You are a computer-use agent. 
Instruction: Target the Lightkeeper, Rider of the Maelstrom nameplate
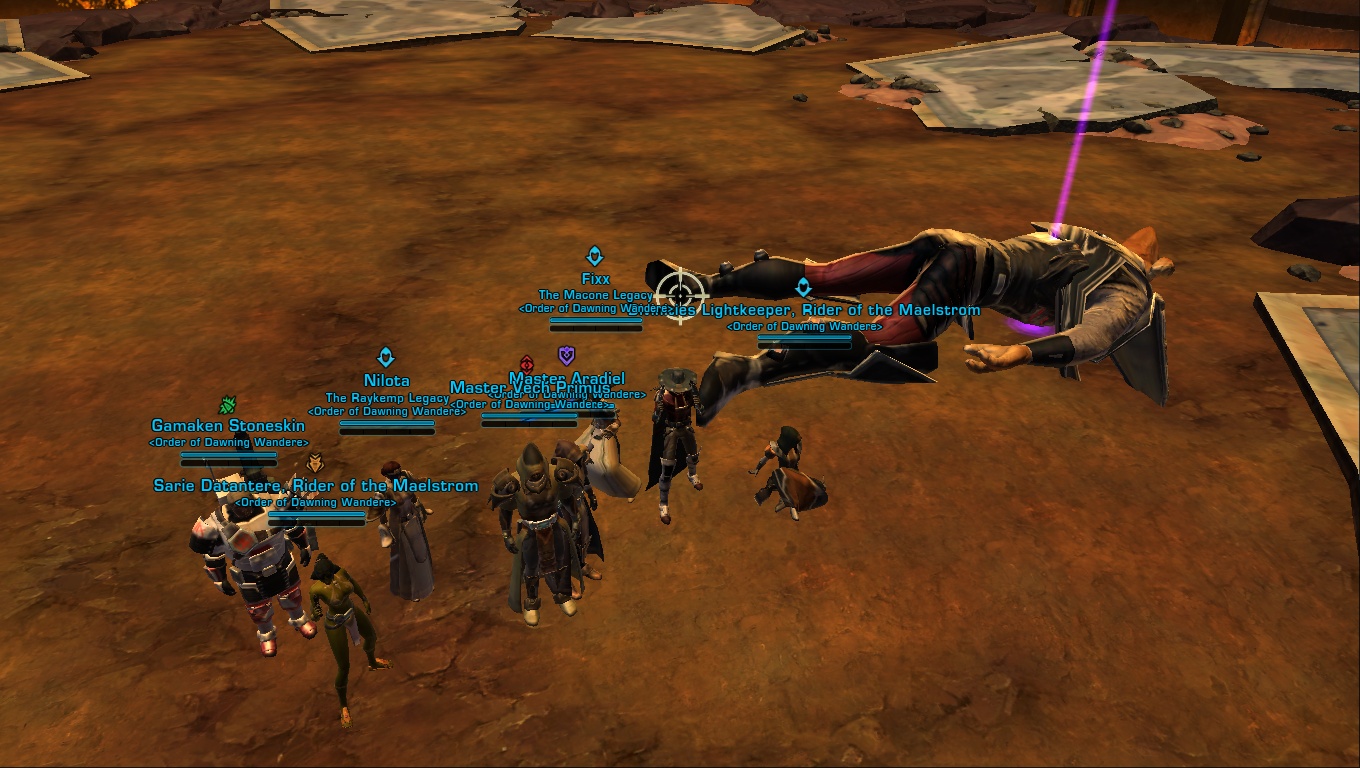click(840, 310)
